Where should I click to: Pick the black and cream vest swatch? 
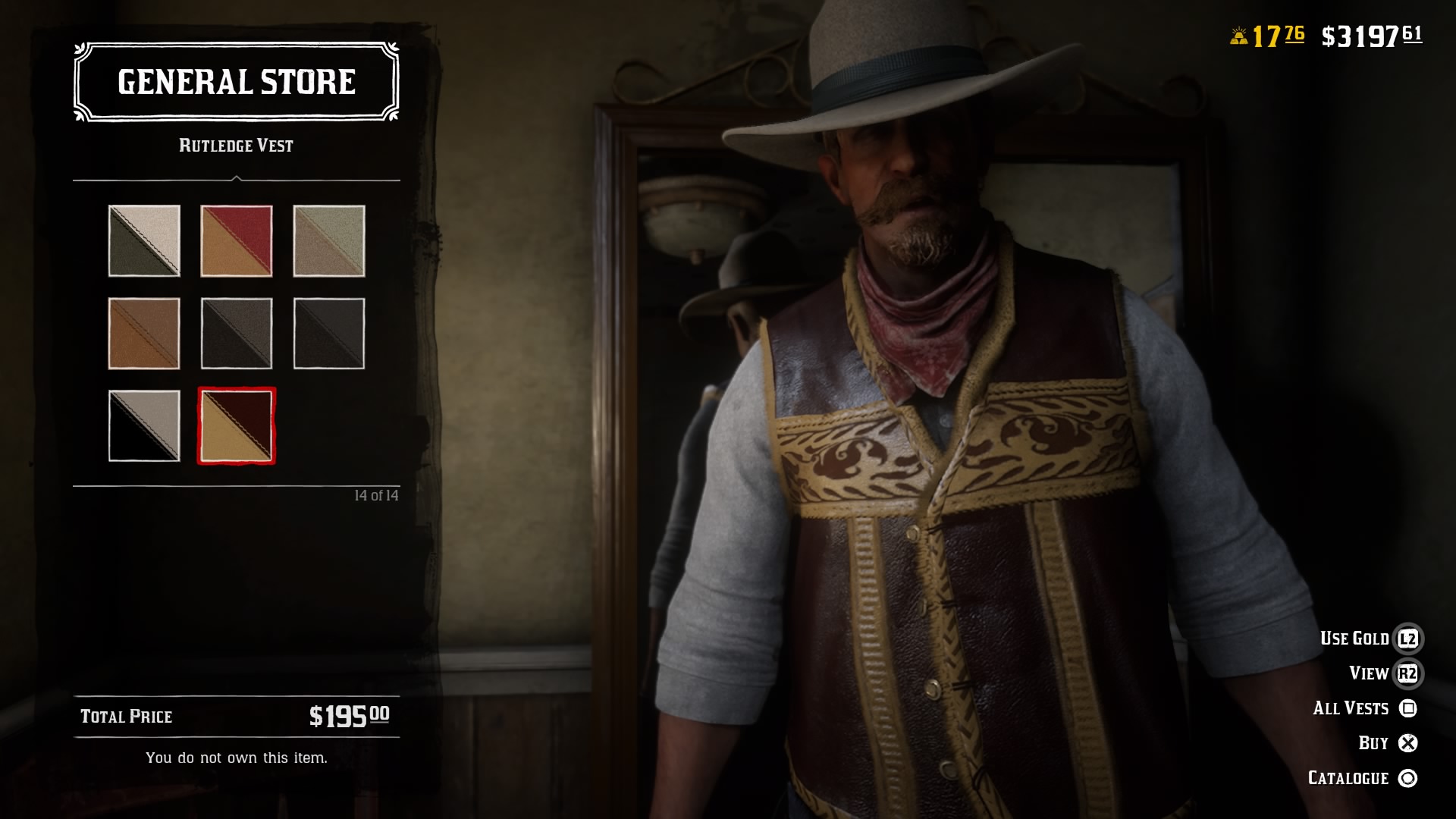[144, 426]
